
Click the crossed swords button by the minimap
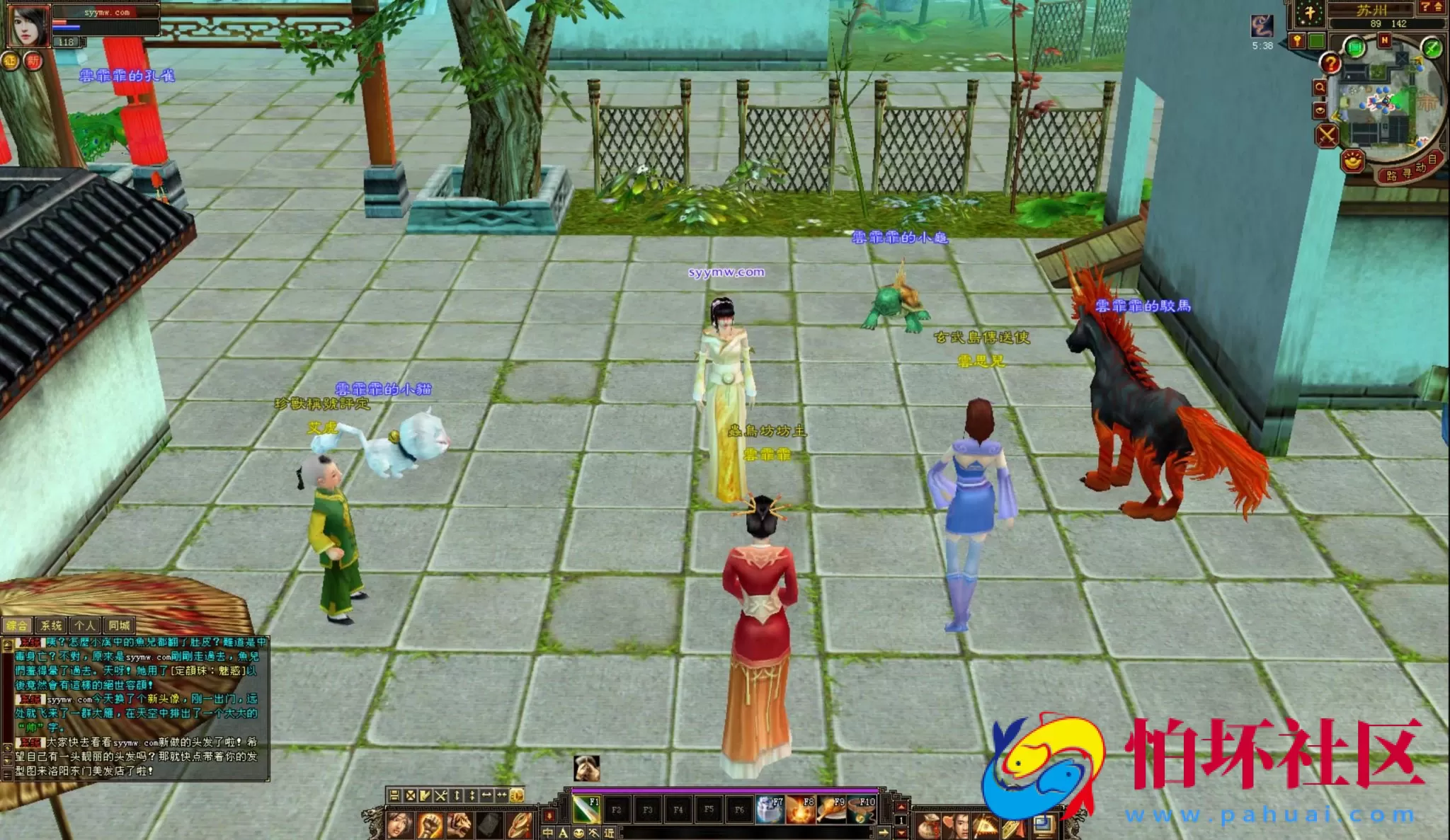(1327, 134)
